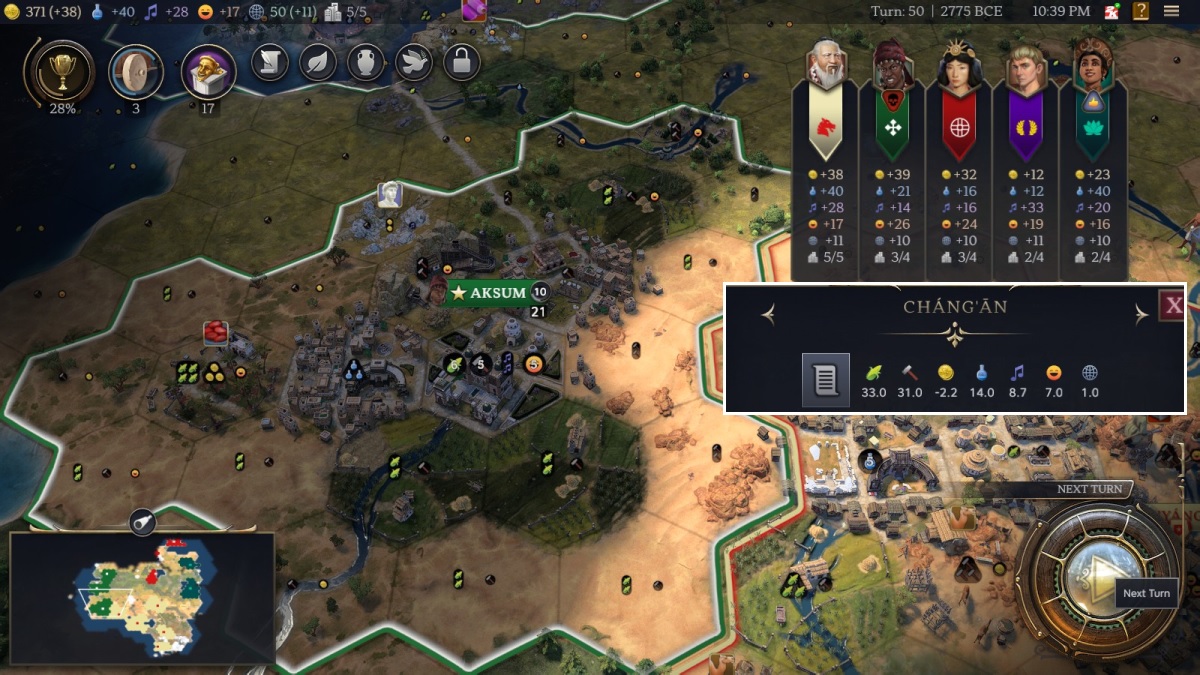Cycle to the previous city with the left arrow

[768, 315]
